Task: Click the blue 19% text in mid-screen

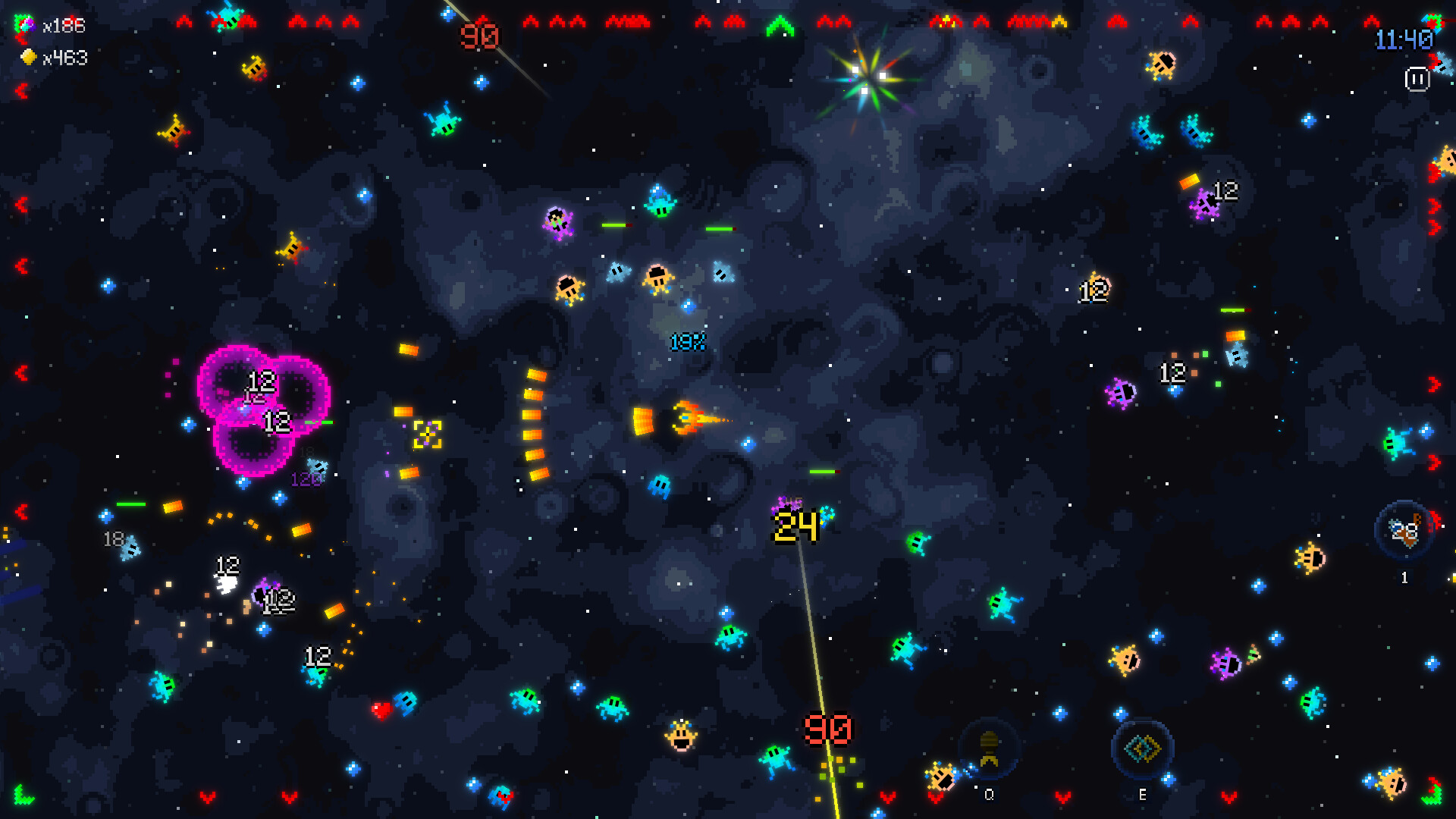Action: (687, 343)
